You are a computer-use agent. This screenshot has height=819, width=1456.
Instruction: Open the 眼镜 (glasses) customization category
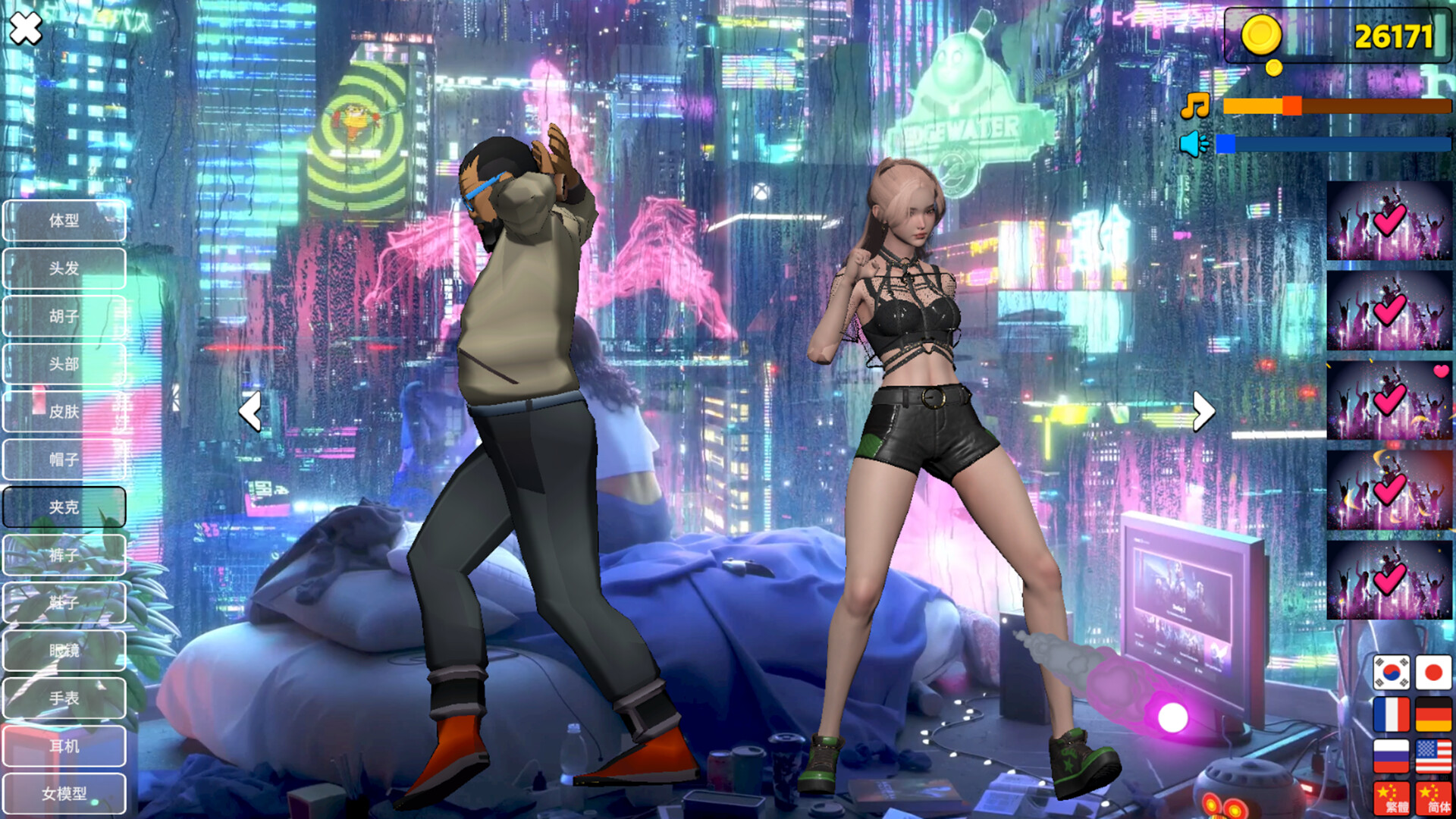(64, 650)
